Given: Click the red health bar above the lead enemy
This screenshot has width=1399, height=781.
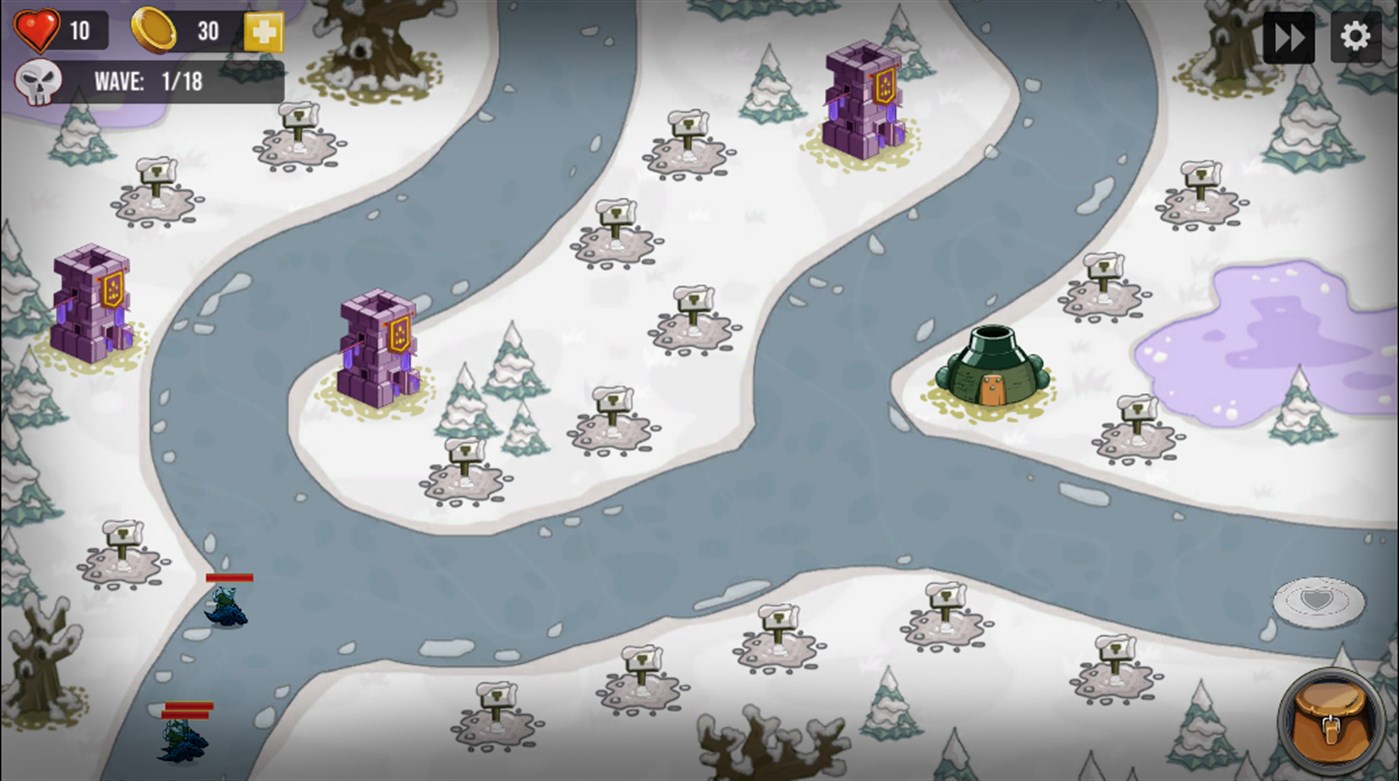Looking at the screenshot, I should tap(229, 577).
